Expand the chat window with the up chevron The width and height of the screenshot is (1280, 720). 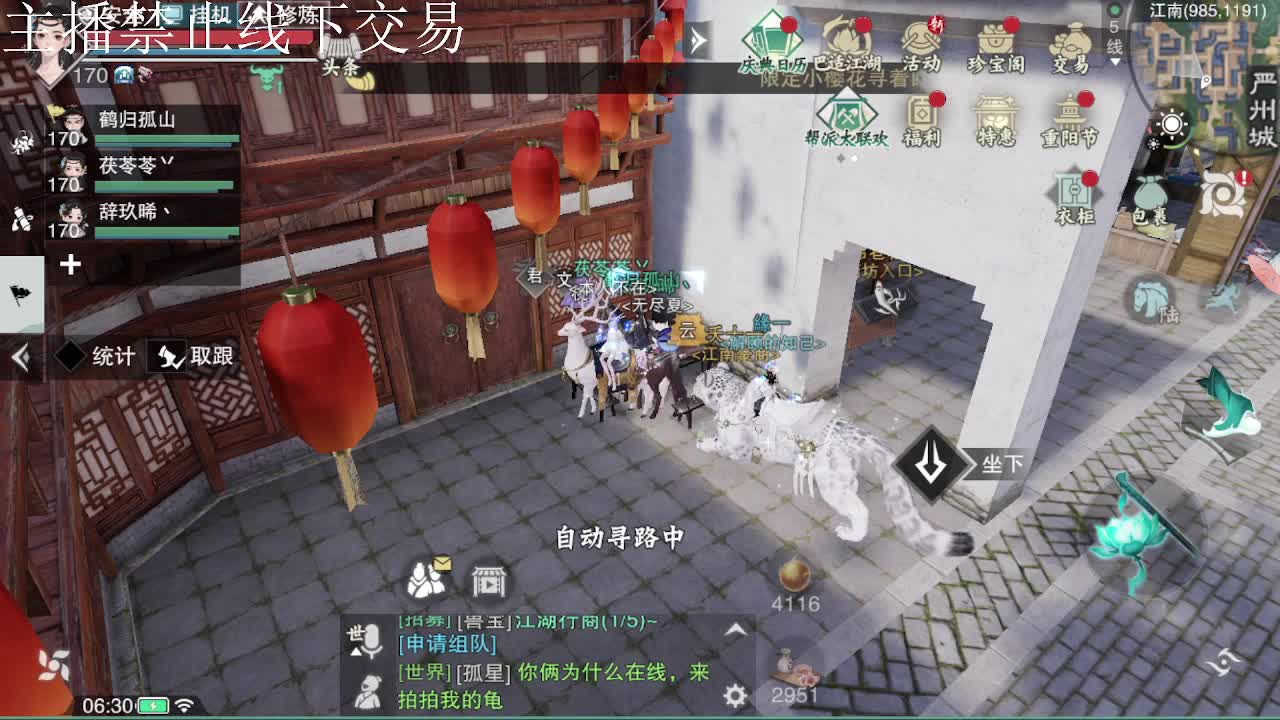736,628
